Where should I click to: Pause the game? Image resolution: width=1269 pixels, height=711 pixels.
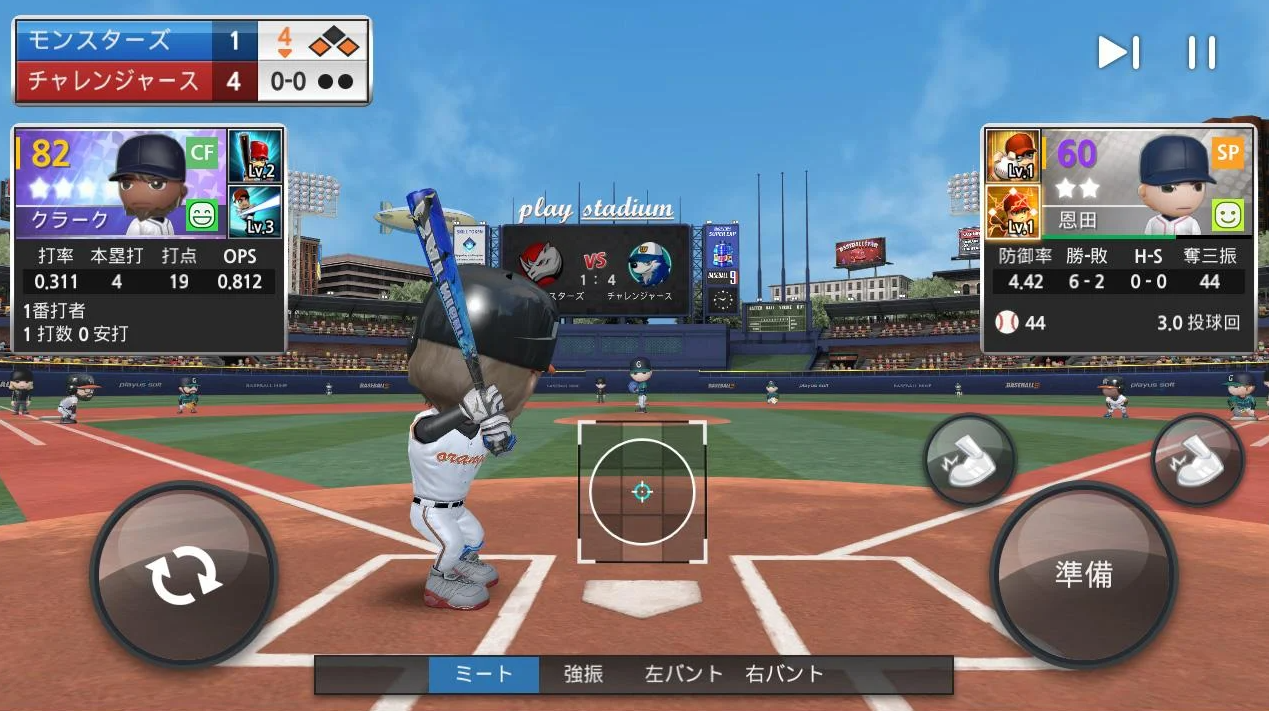click(x=1201, y=53)
